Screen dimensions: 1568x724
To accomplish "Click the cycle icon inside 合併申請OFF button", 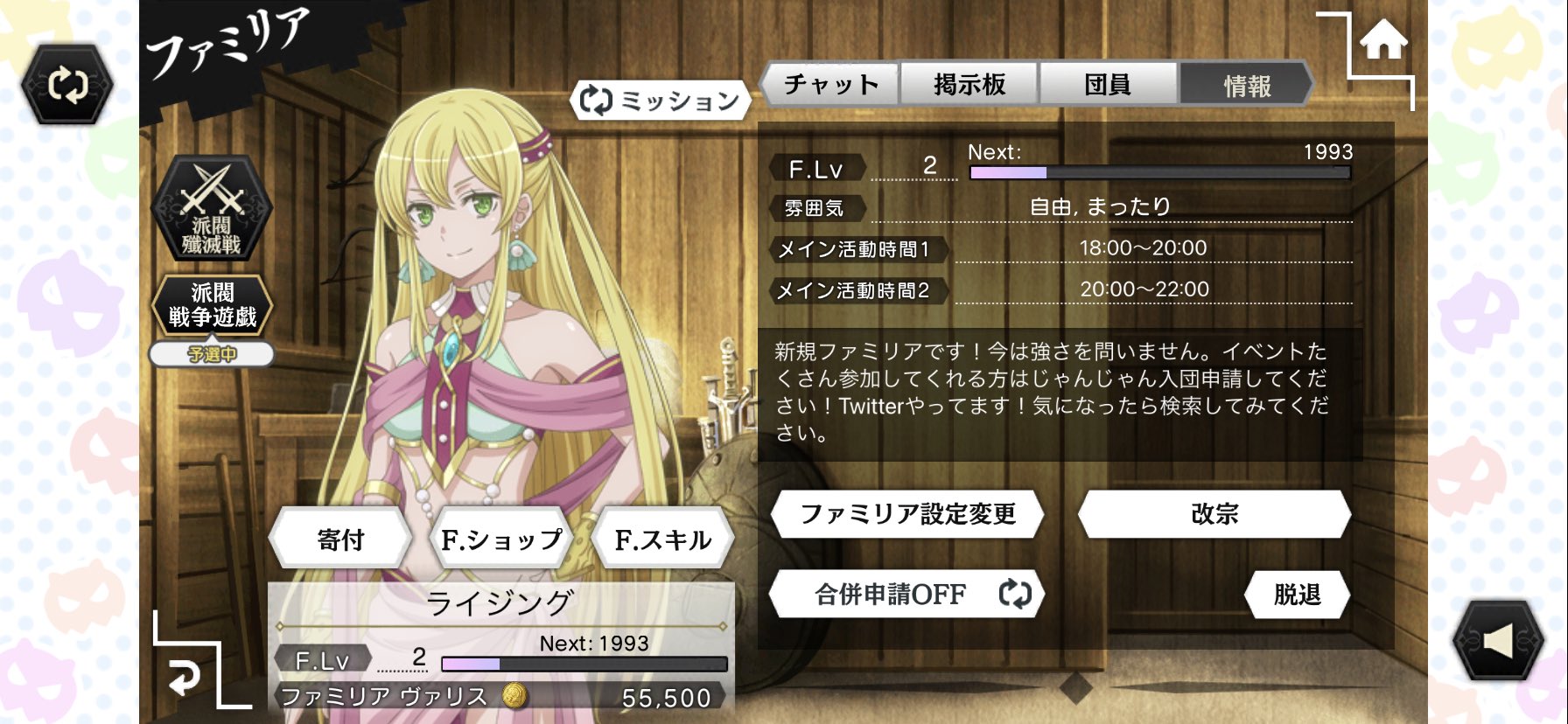I will coord(1014,595).
